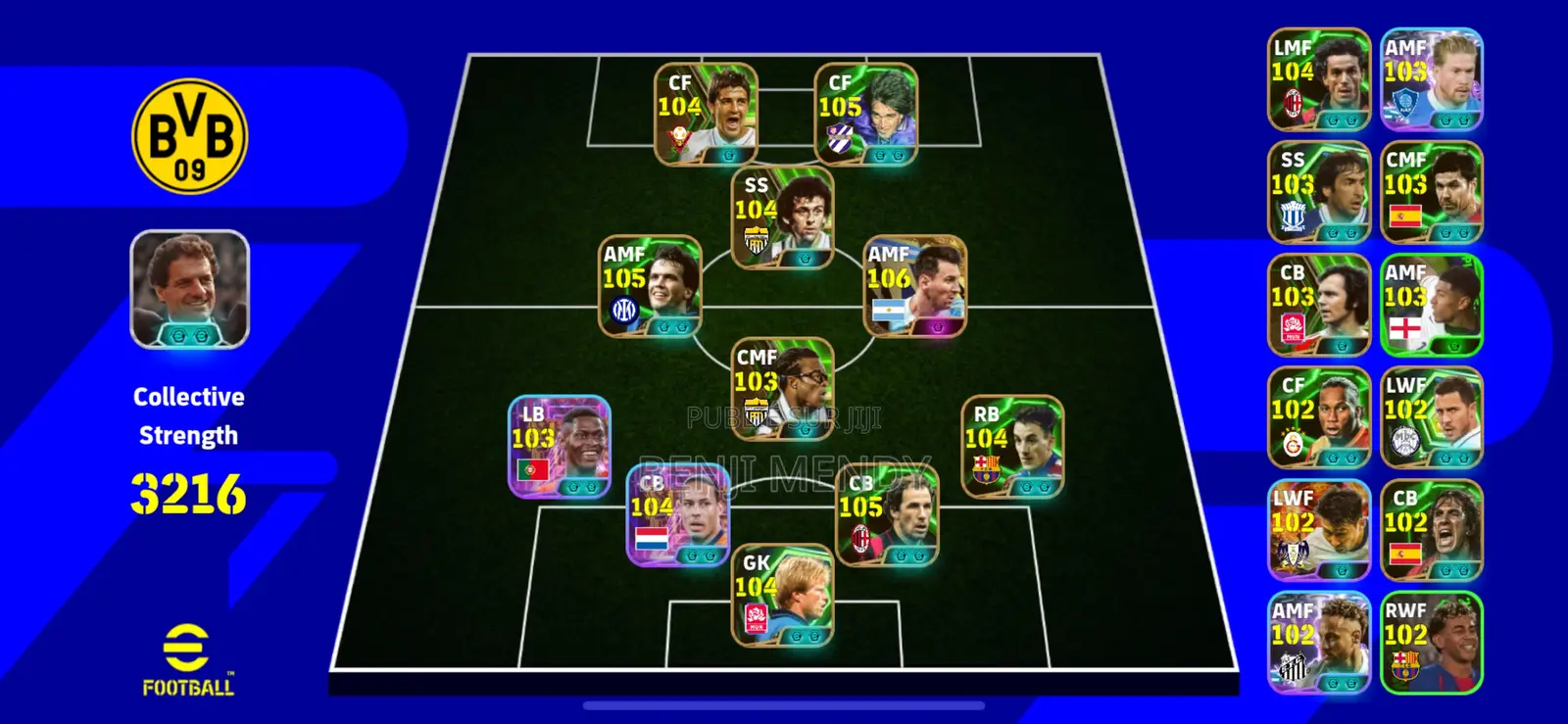Select the LB 103 card with Portugal flag

click(560, 446)
